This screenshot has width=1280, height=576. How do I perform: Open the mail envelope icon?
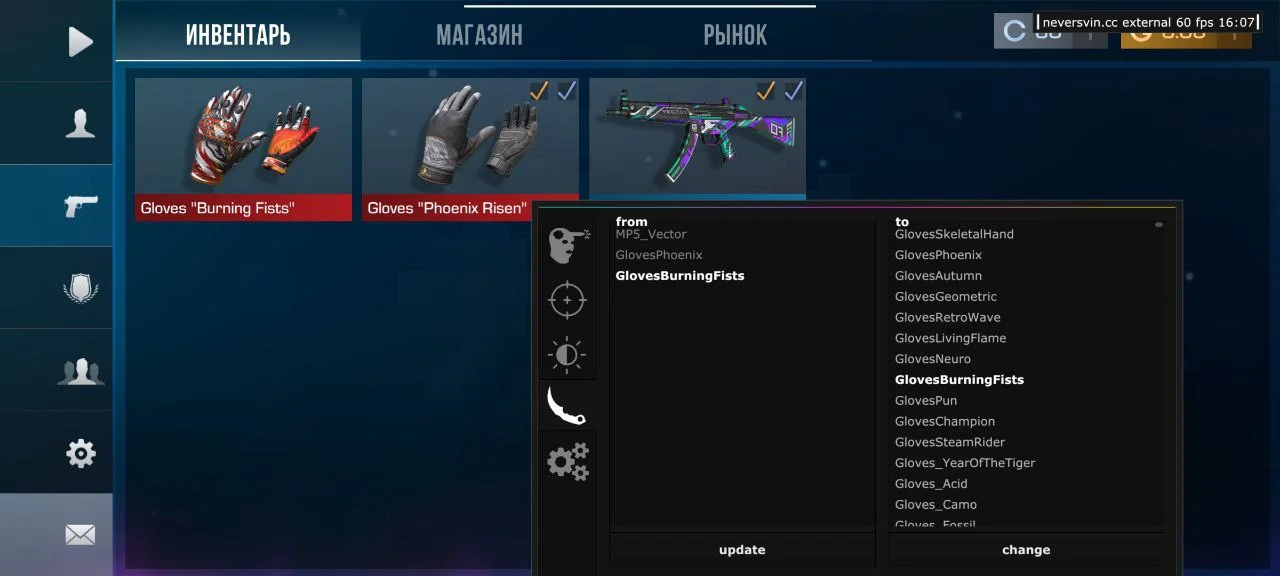tap(80, 535)
